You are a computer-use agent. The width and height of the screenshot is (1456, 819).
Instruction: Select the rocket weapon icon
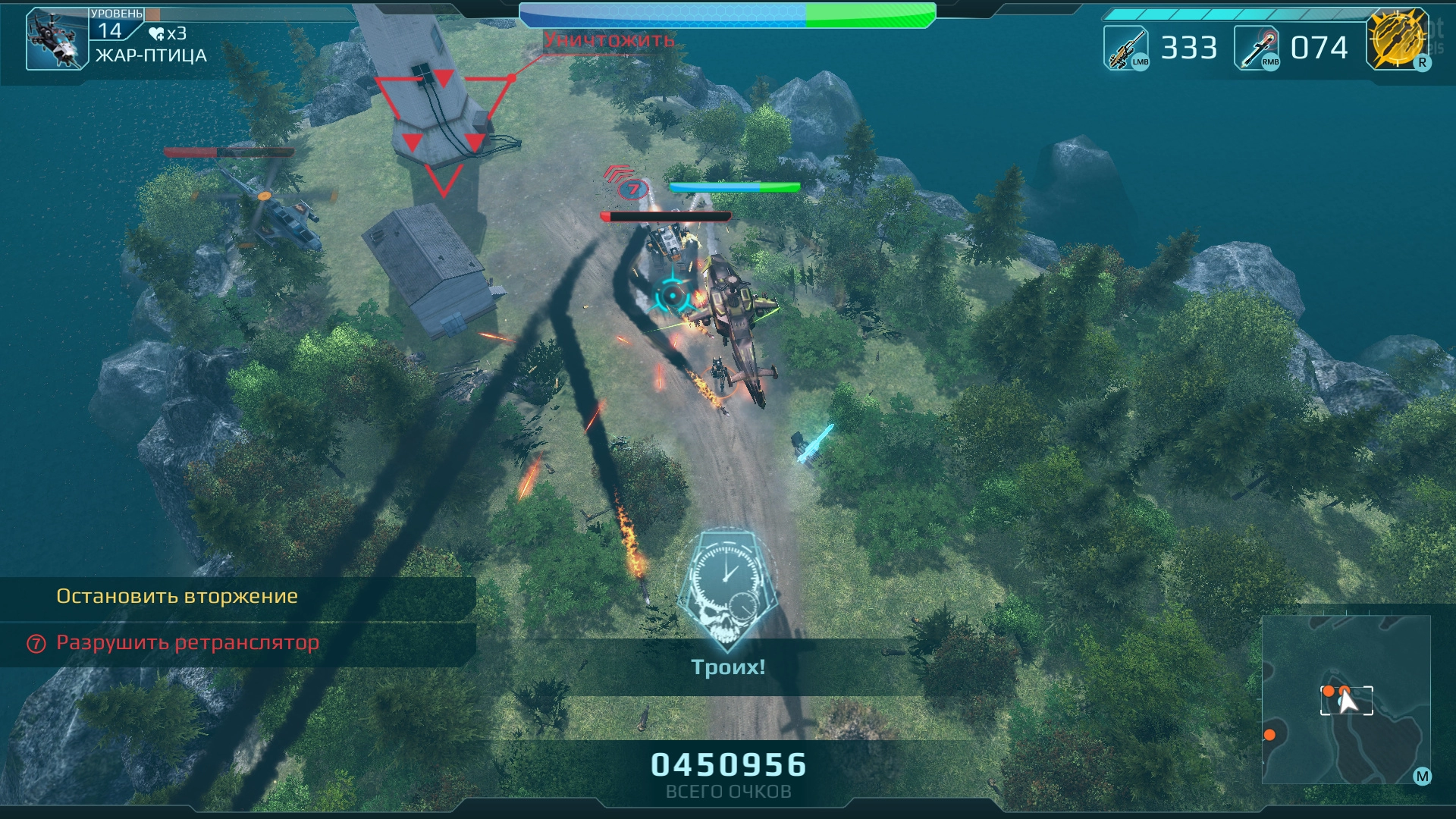[x=1257, y=48]
